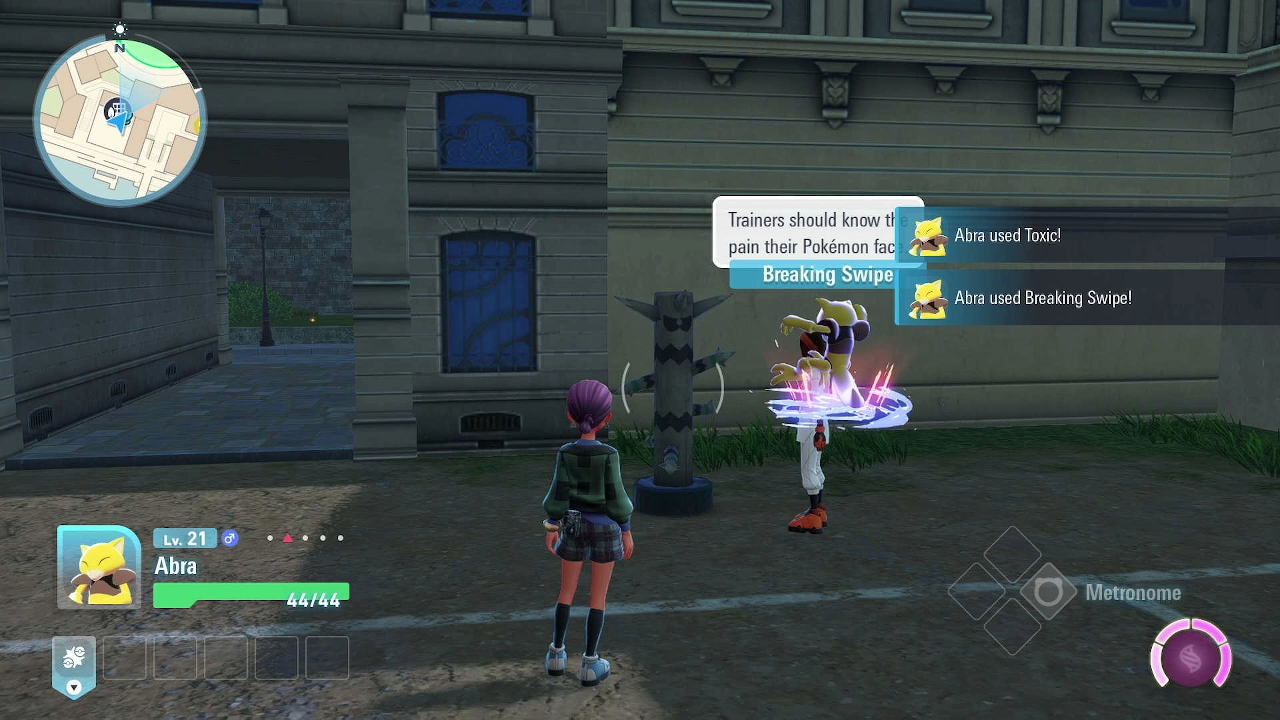The width and height of the screenshot is (1280, 720).
Task: Click the Lv. 21 level badge
Action: point(184,538)
